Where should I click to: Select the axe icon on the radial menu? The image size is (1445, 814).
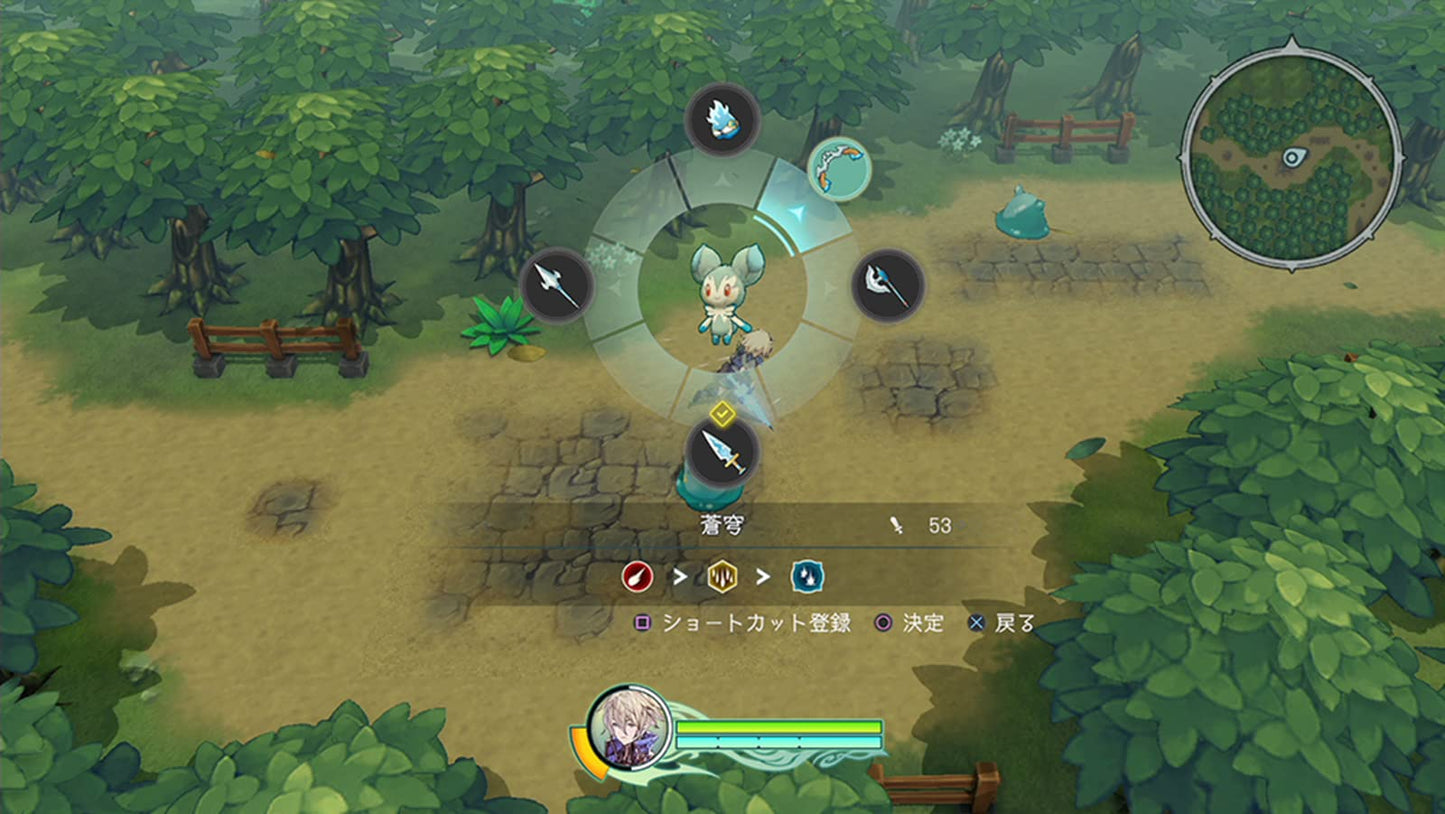[x=888, y=284]
